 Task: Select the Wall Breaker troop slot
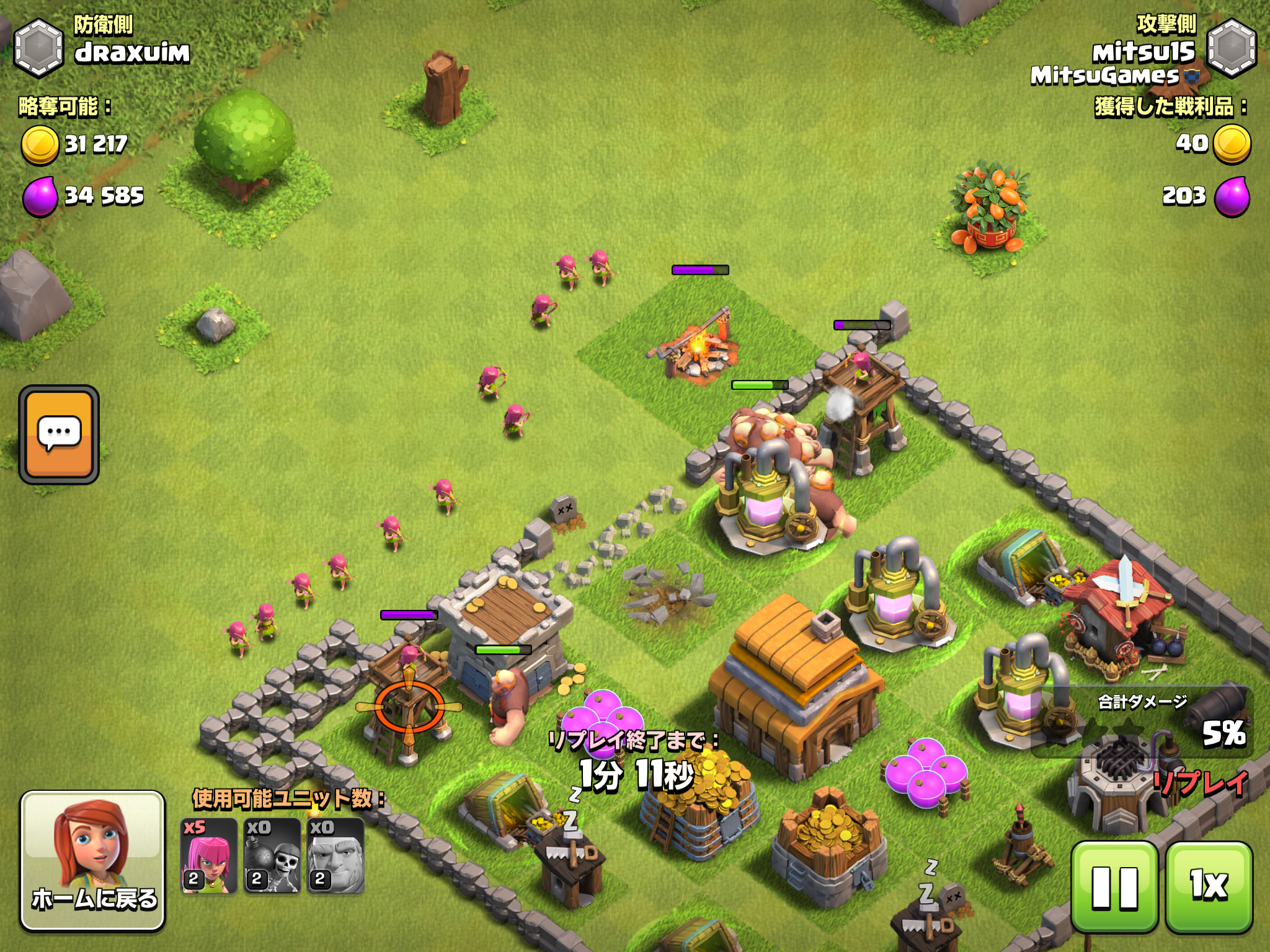[x=272, y=856]
